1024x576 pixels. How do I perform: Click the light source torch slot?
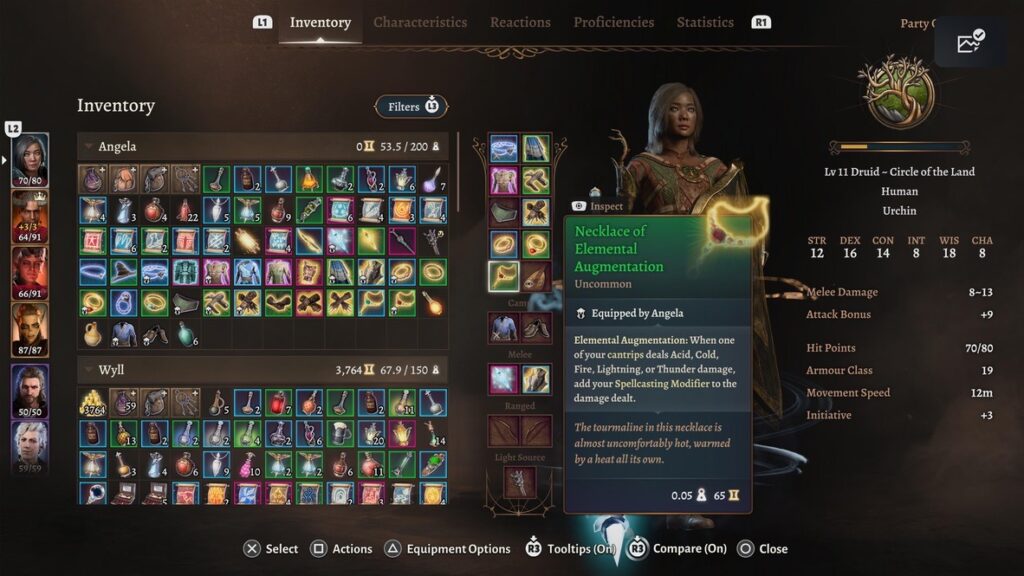[x=520, y=483]
